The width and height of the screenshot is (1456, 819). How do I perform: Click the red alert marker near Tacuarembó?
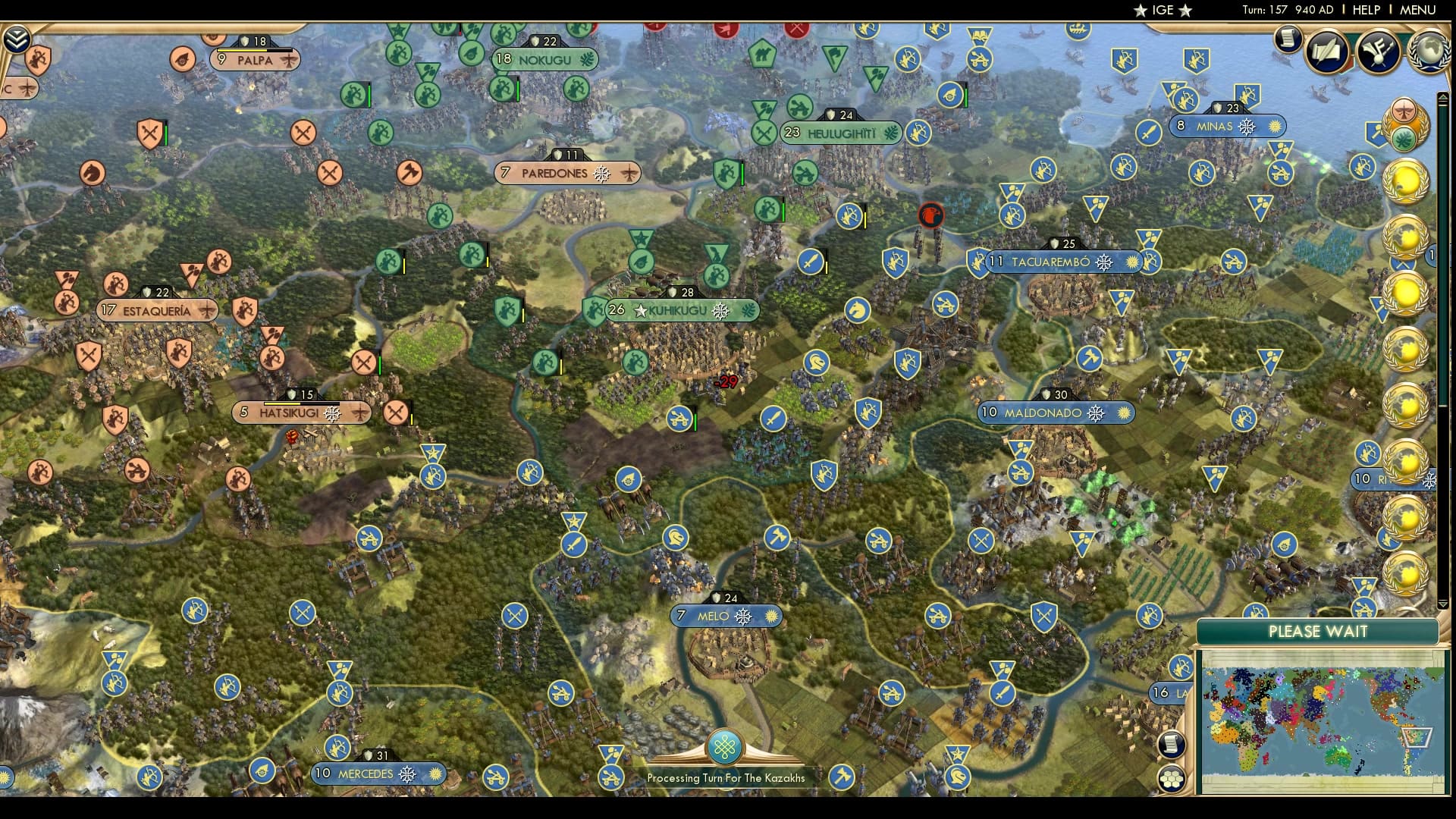click(x=931, y=215)
